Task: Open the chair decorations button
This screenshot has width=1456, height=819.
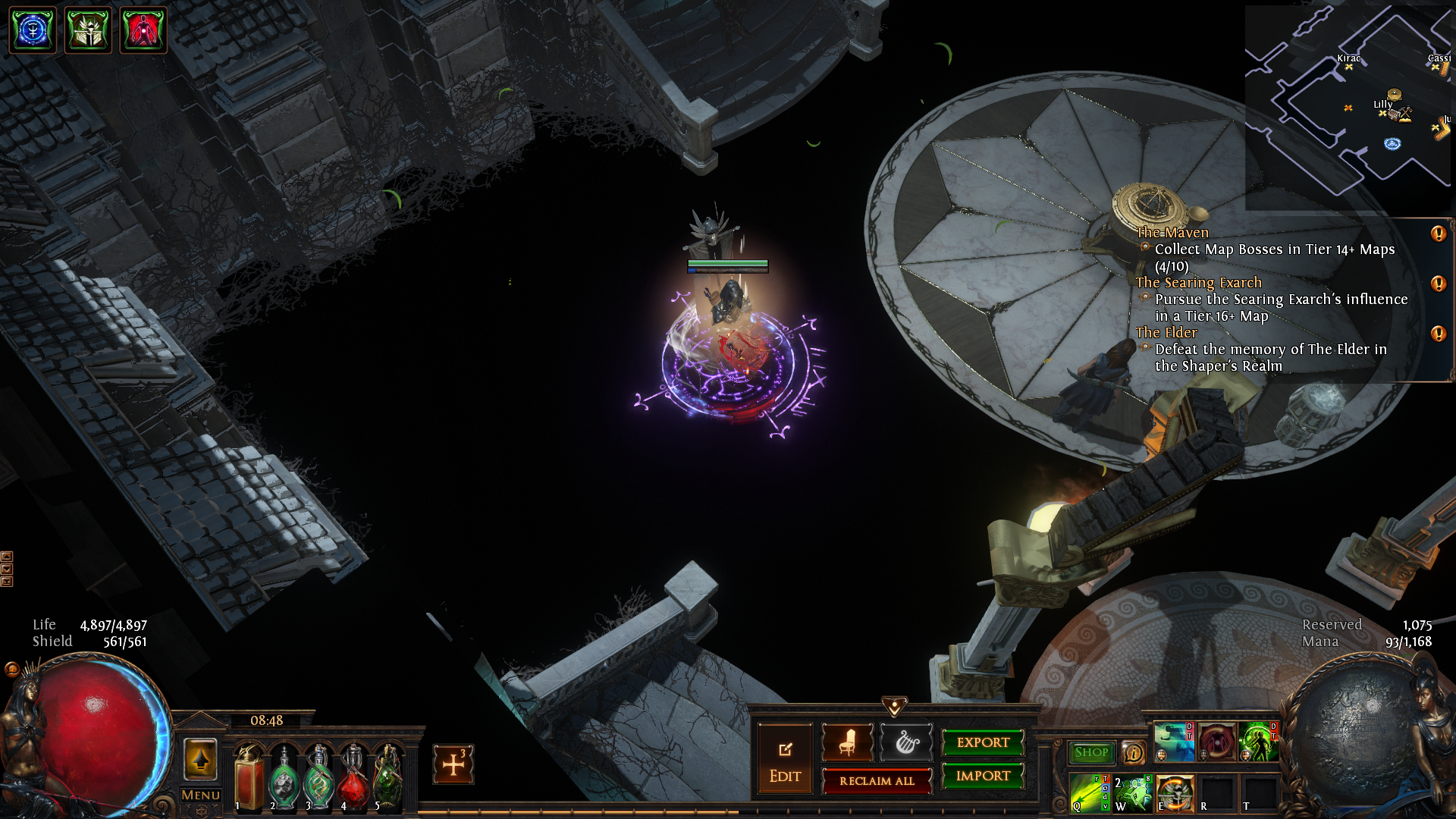Action: [848, 742]
